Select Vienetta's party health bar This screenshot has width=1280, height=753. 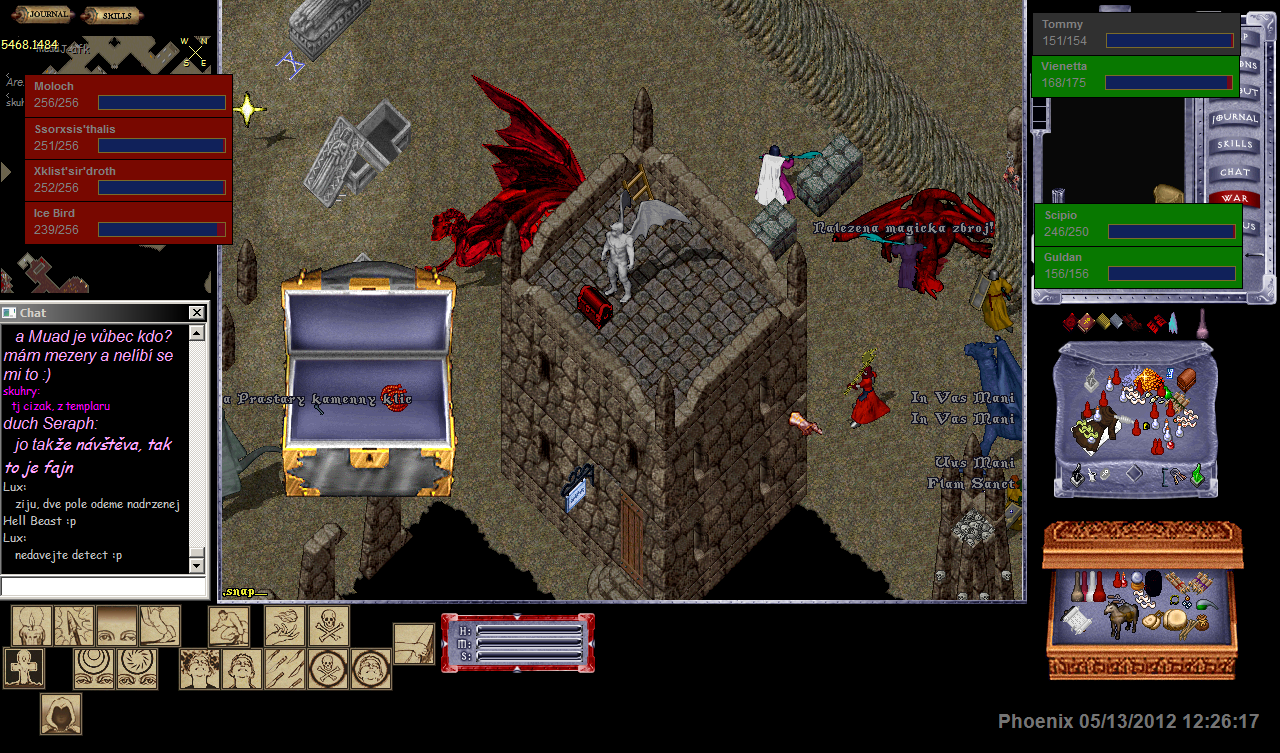tap(1135, 76)
